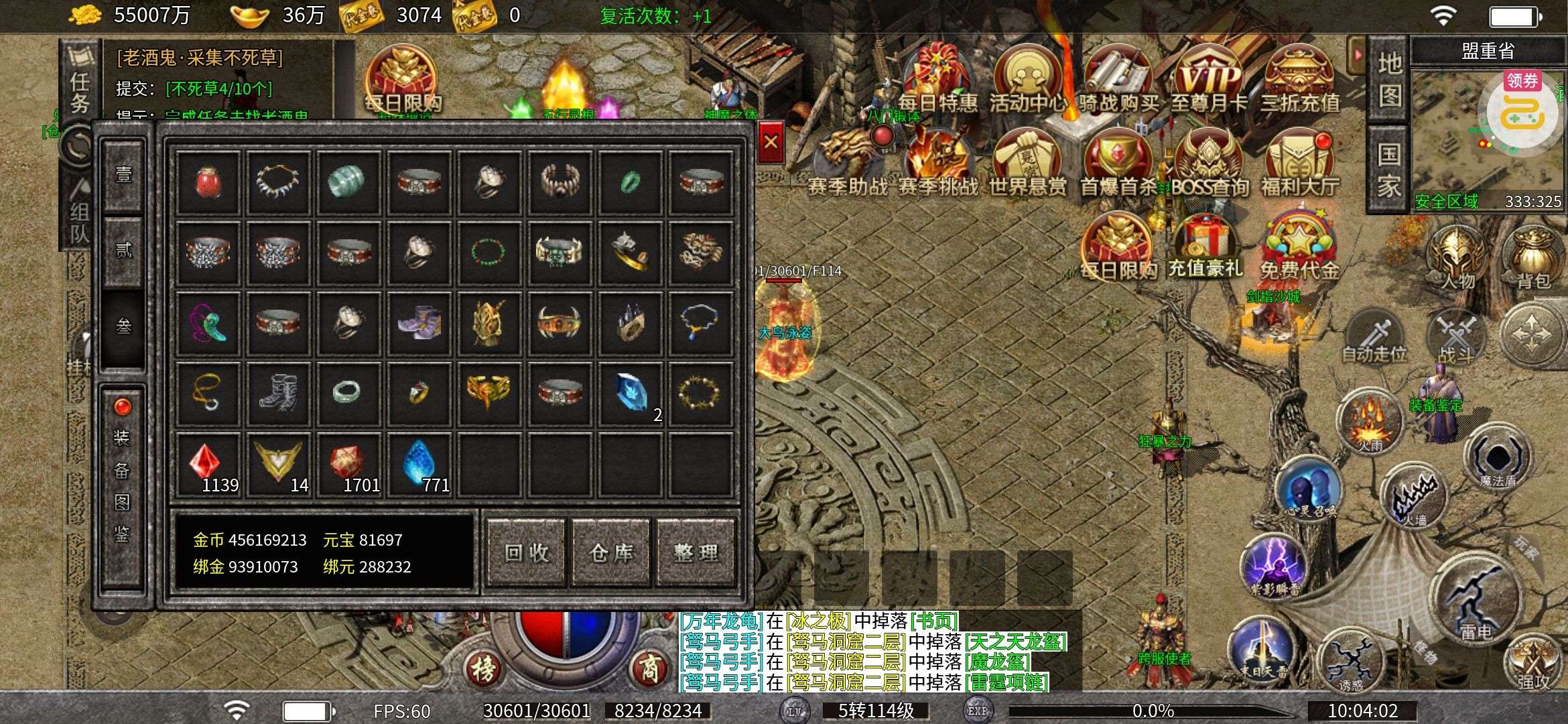Select the blue crystal stack of 771
The image size is (1568, 724).
(x=419, y=464)
